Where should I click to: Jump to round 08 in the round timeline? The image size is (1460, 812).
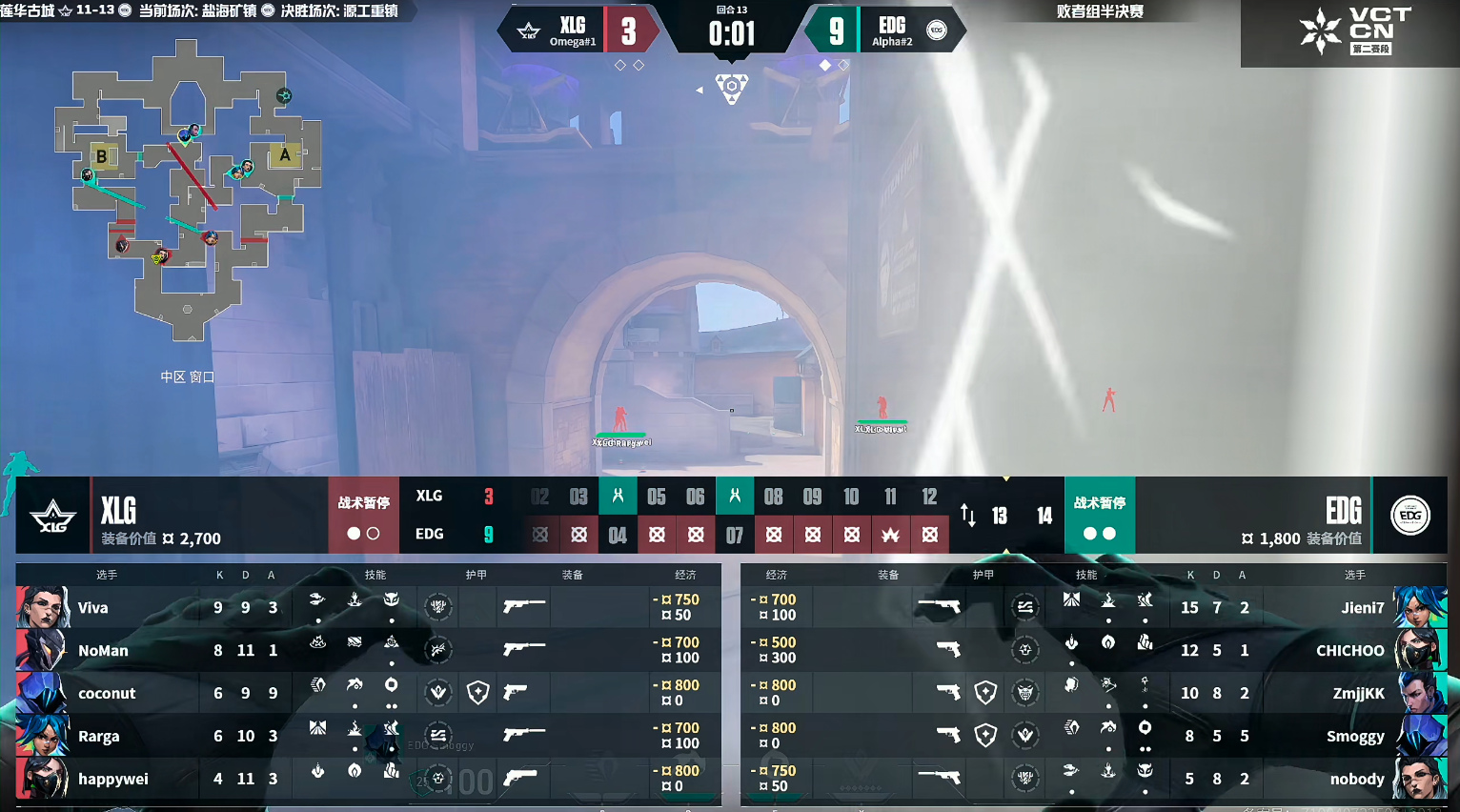tap(773, 497)
